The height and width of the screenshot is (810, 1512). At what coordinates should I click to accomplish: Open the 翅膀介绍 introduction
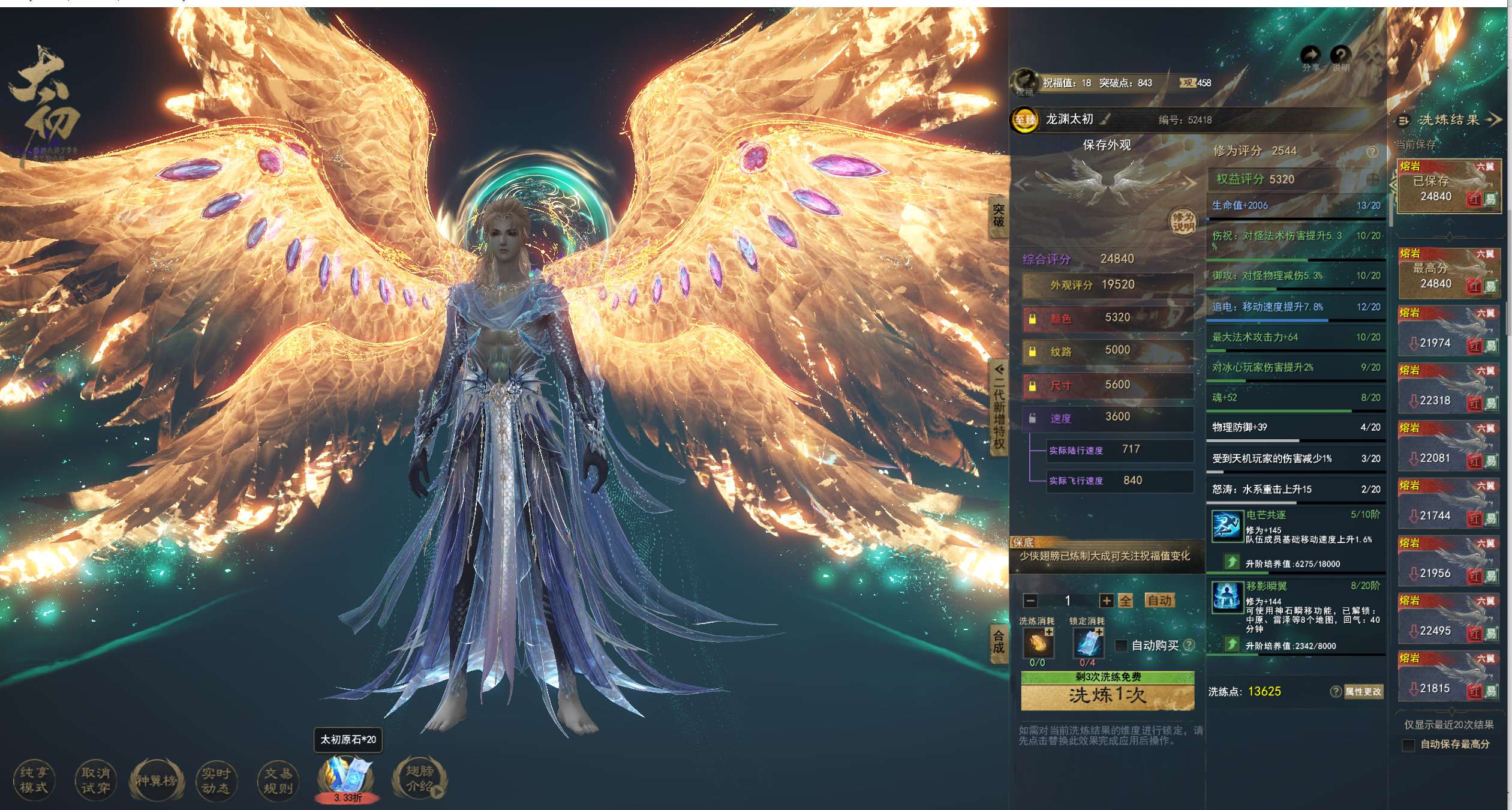(x=419, y=779)
